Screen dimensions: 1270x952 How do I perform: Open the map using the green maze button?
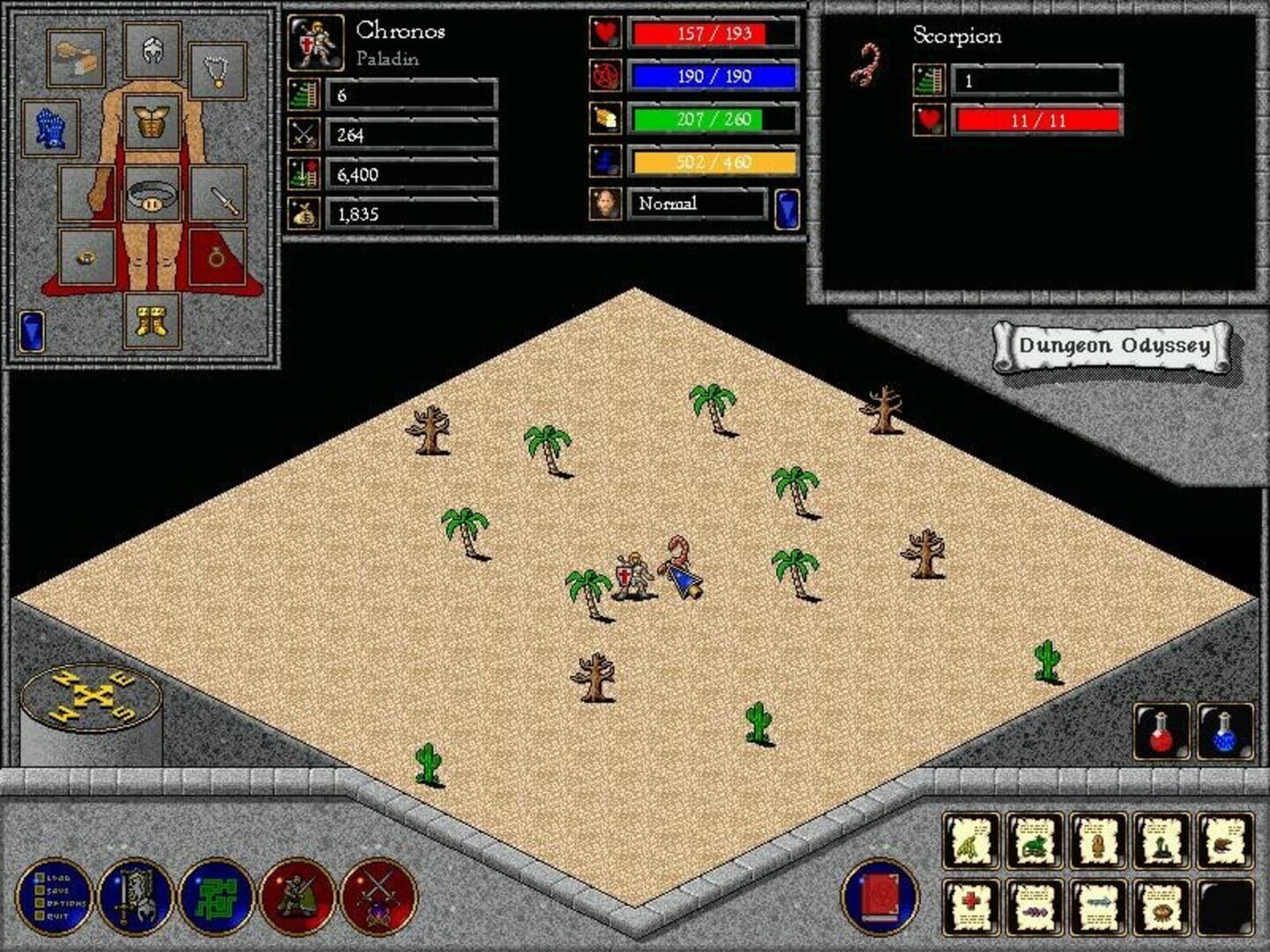[216, 900]
